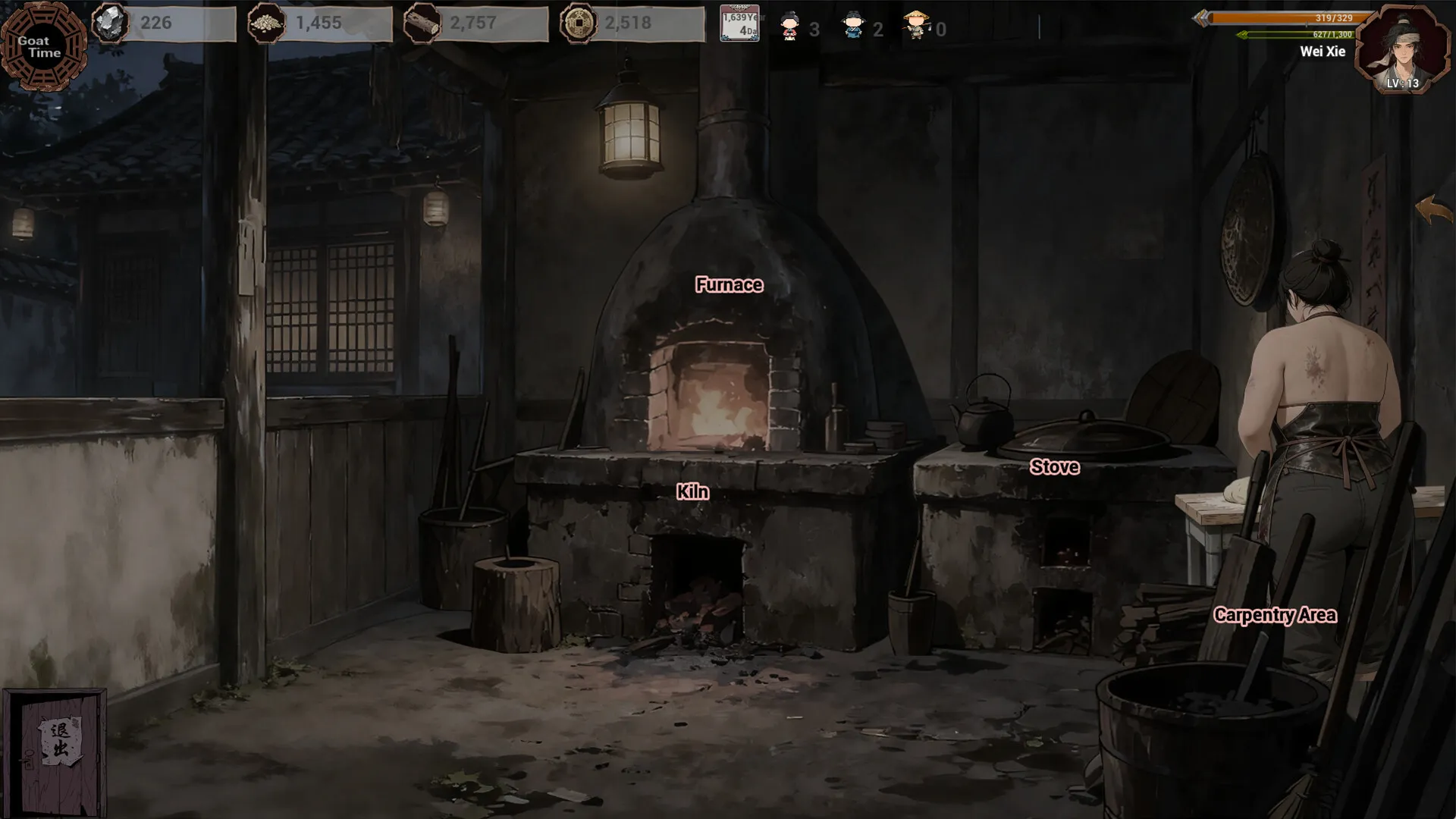The image size is (1456, 819).
Task: Go back using the orange arrow
Action: pyautogui.click(x=1432, y=209)
